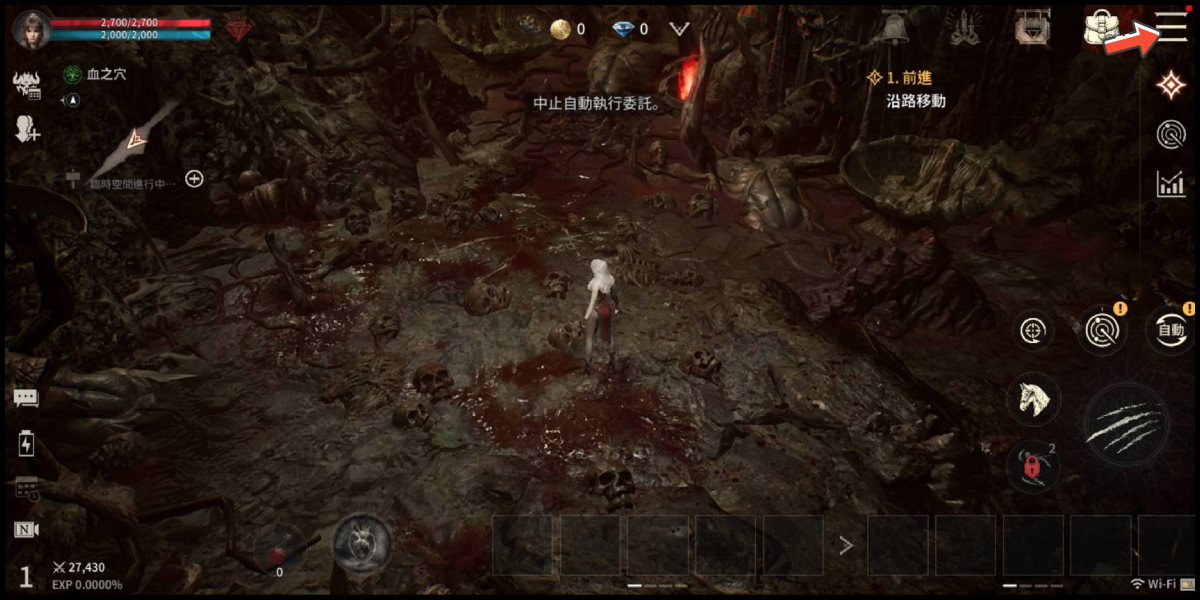Screen dimensions: 1200x600
Task: Start recording with the N camera icon
Action: coord(26,530)
